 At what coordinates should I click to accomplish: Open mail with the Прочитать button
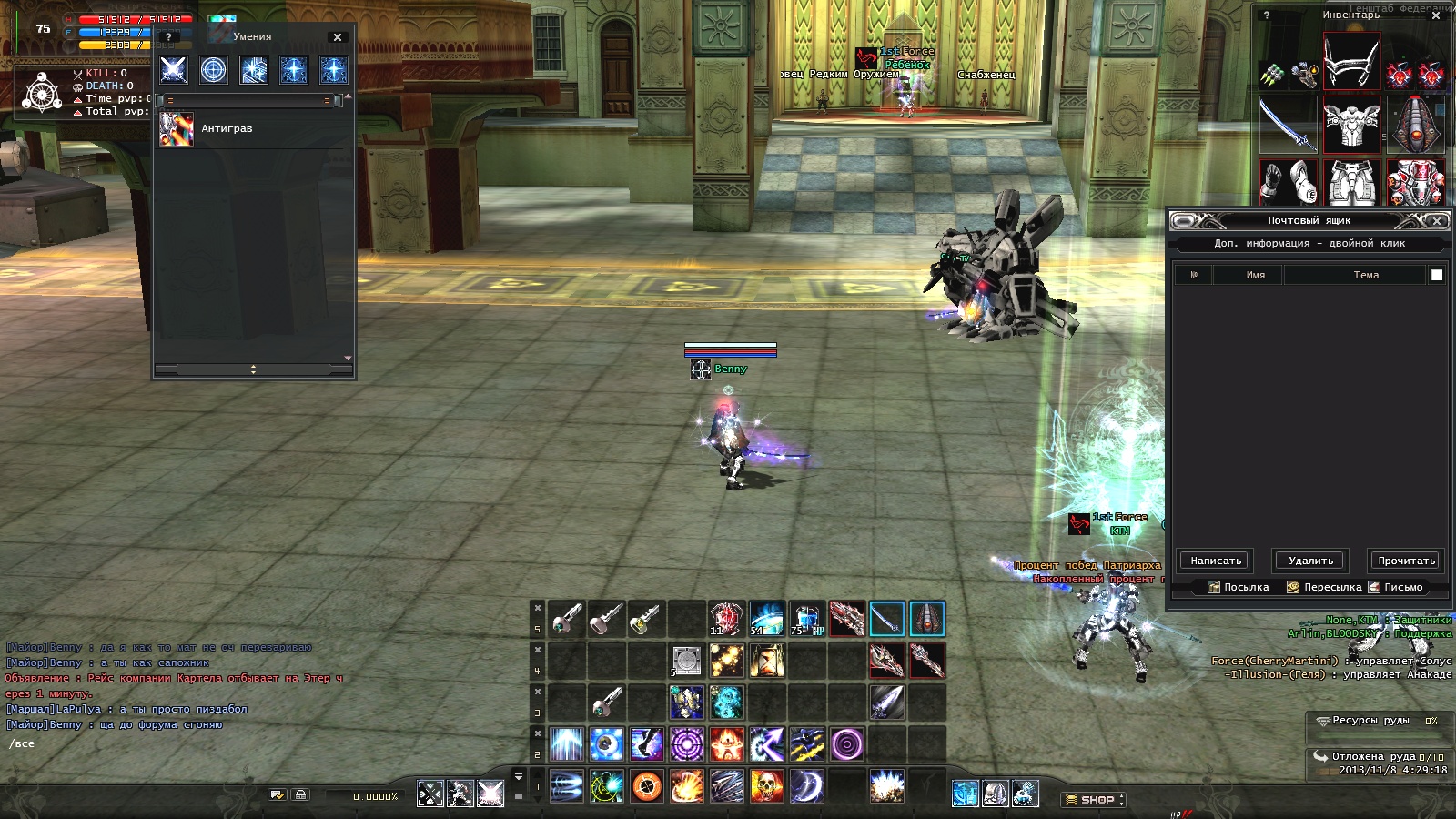coord(1406,561)
